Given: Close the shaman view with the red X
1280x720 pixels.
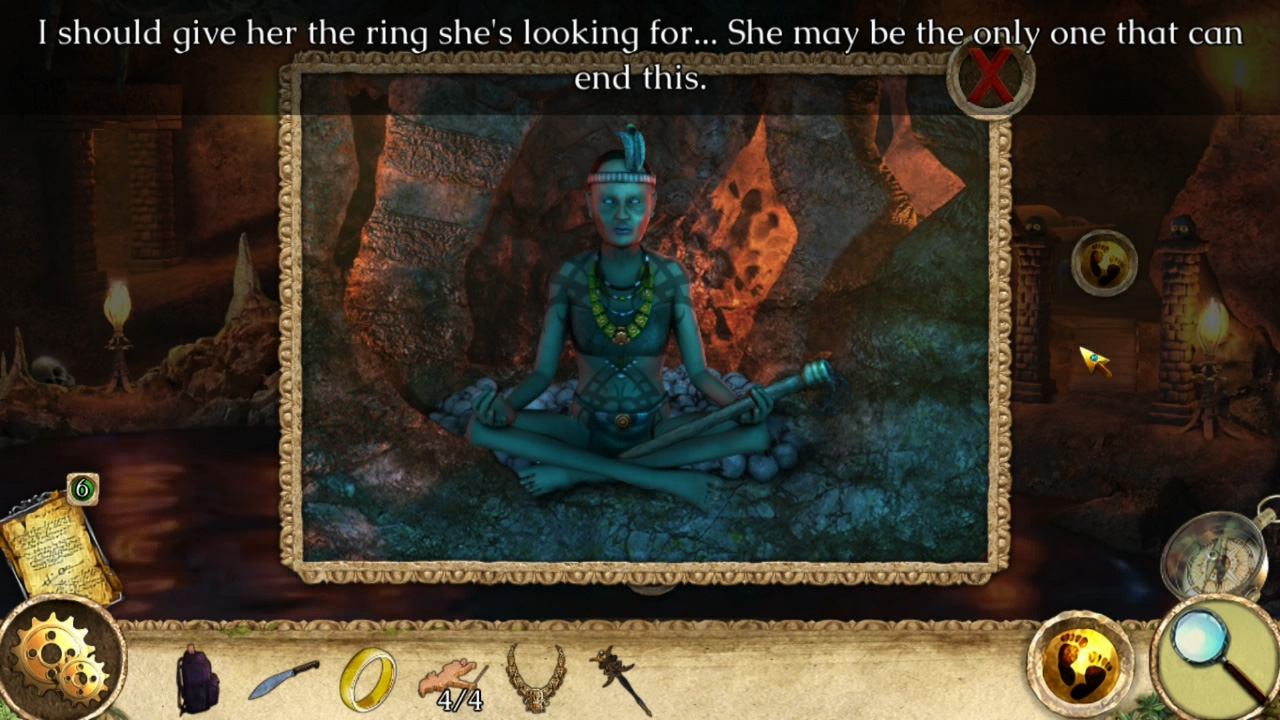Looking at the screenshot, I should [990, 78].
